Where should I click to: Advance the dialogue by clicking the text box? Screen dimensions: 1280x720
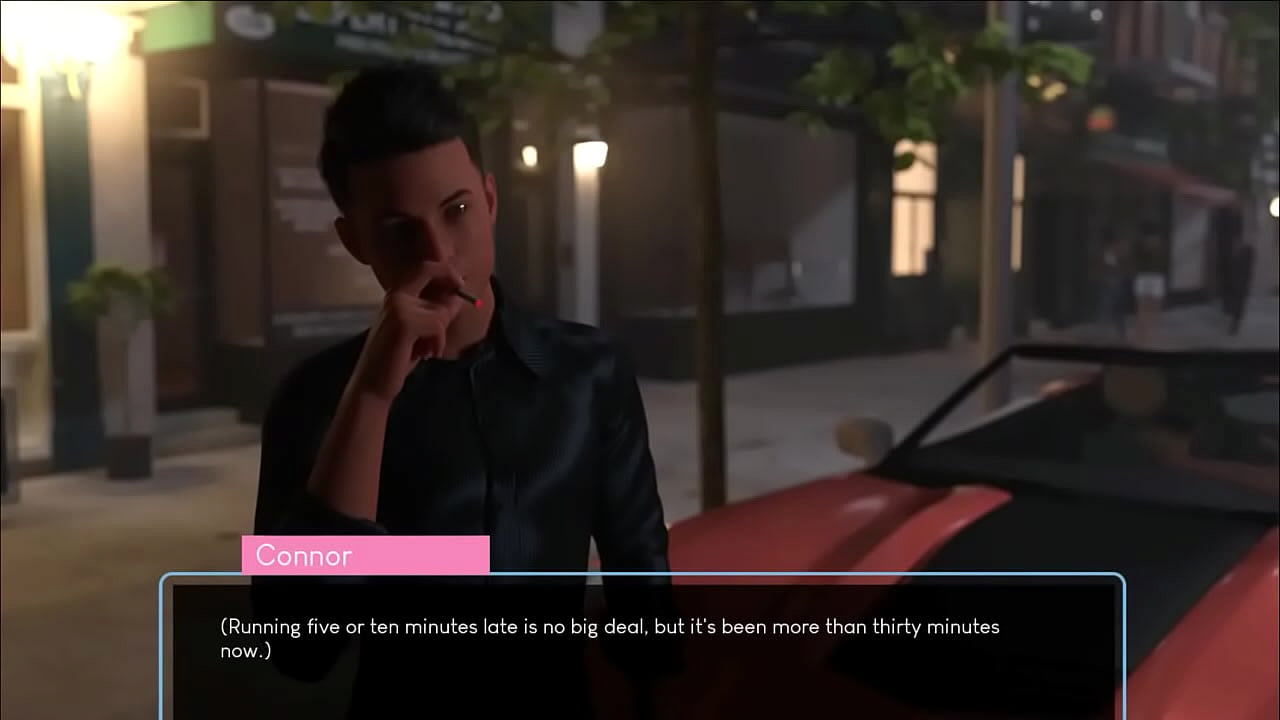(642, 646)
